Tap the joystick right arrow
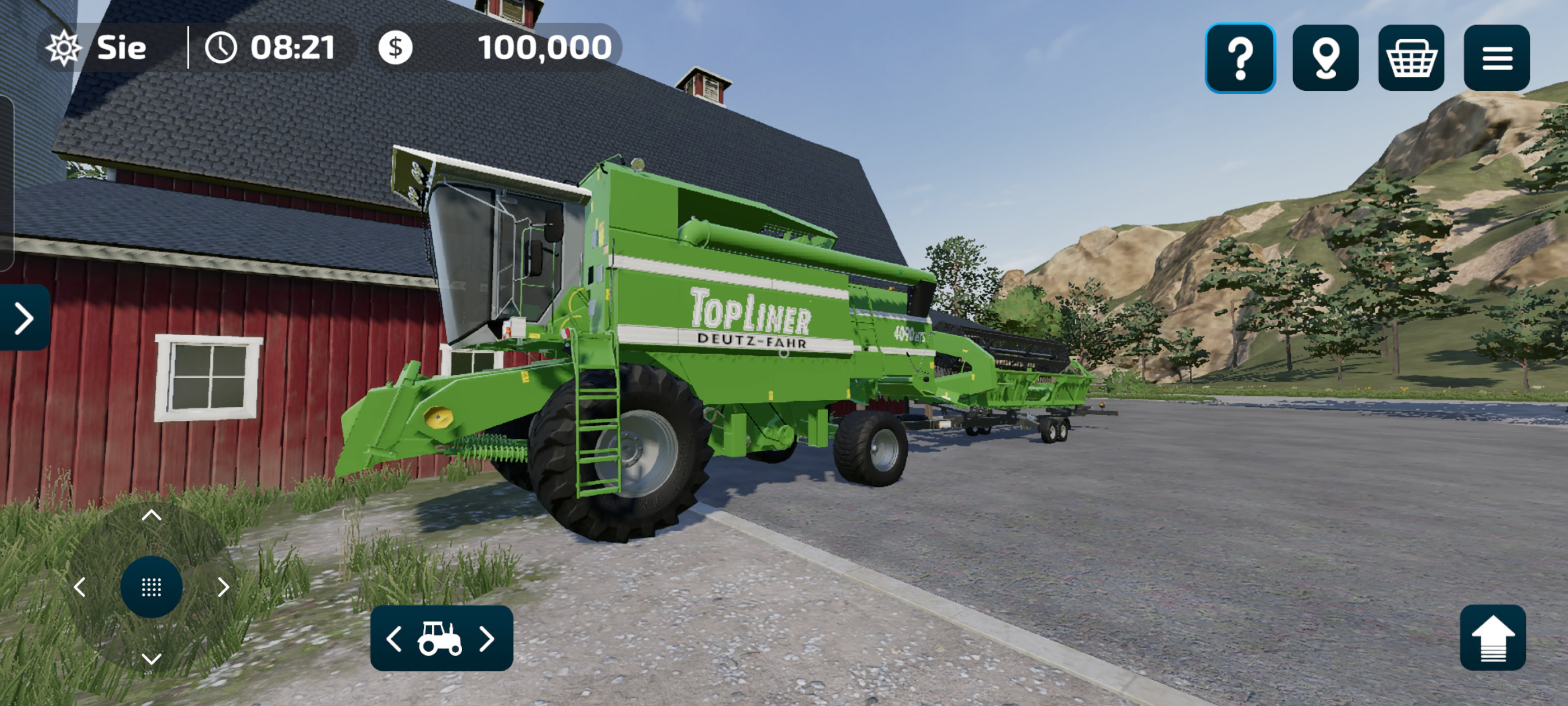1568x706 pixels. coord(223,587)
